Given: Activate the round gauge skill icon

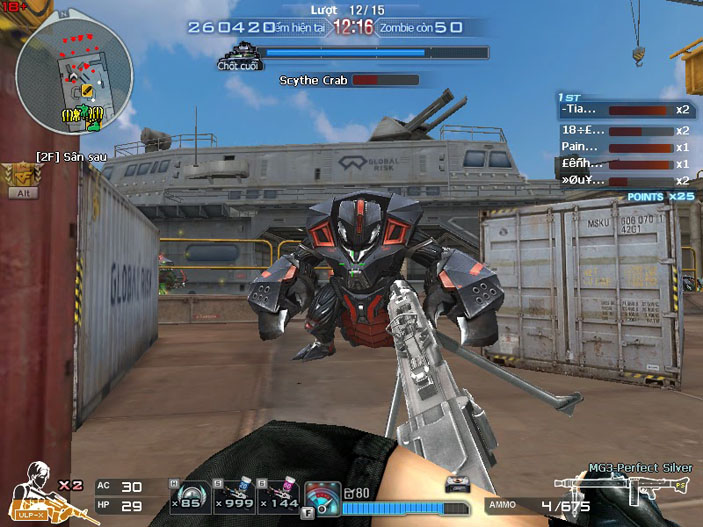Looking at the screenshot, I should [x=320, y=497].
